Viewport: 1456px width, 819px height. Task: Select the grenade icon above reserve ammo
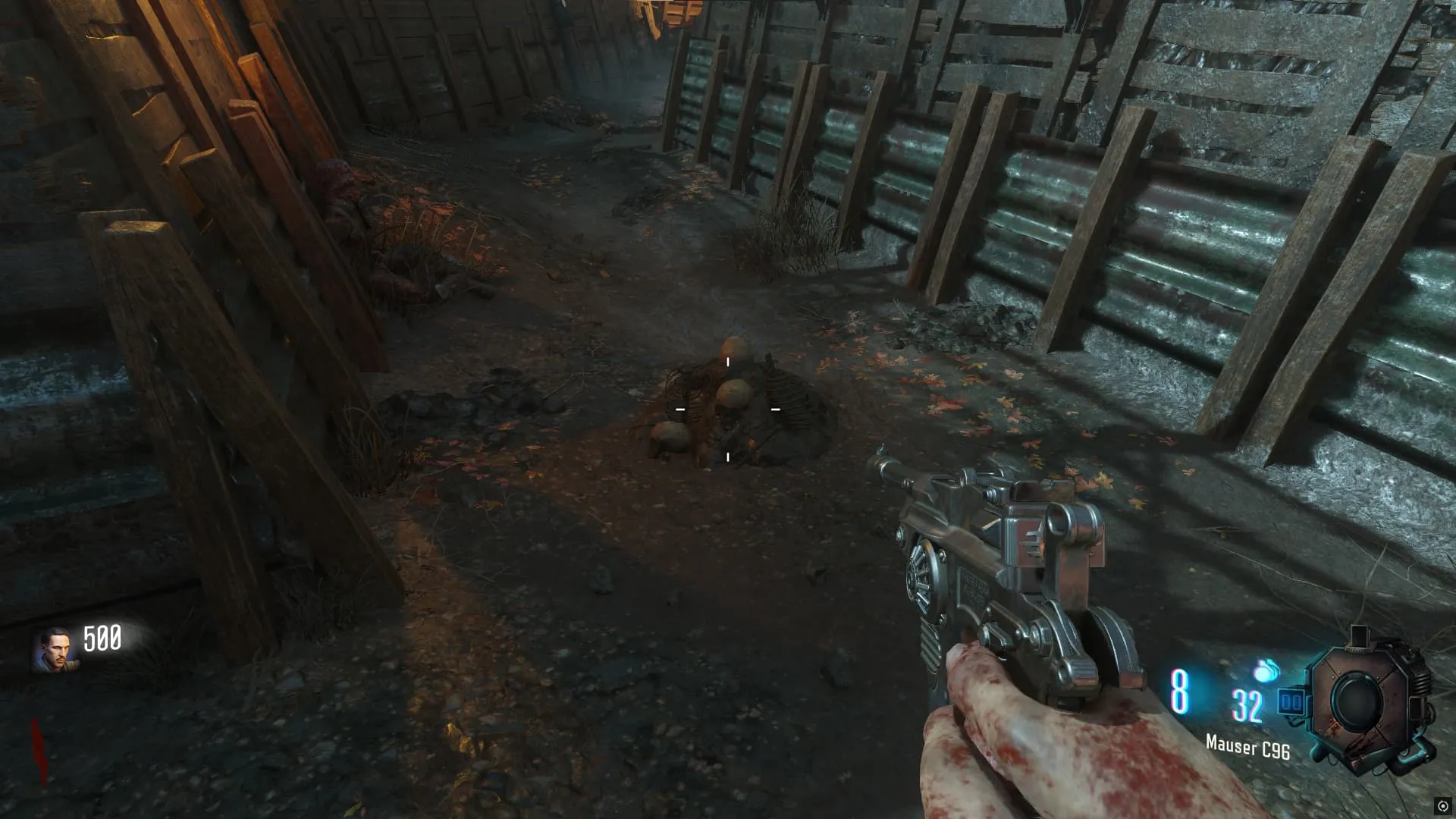click(x=1265, y=670)
